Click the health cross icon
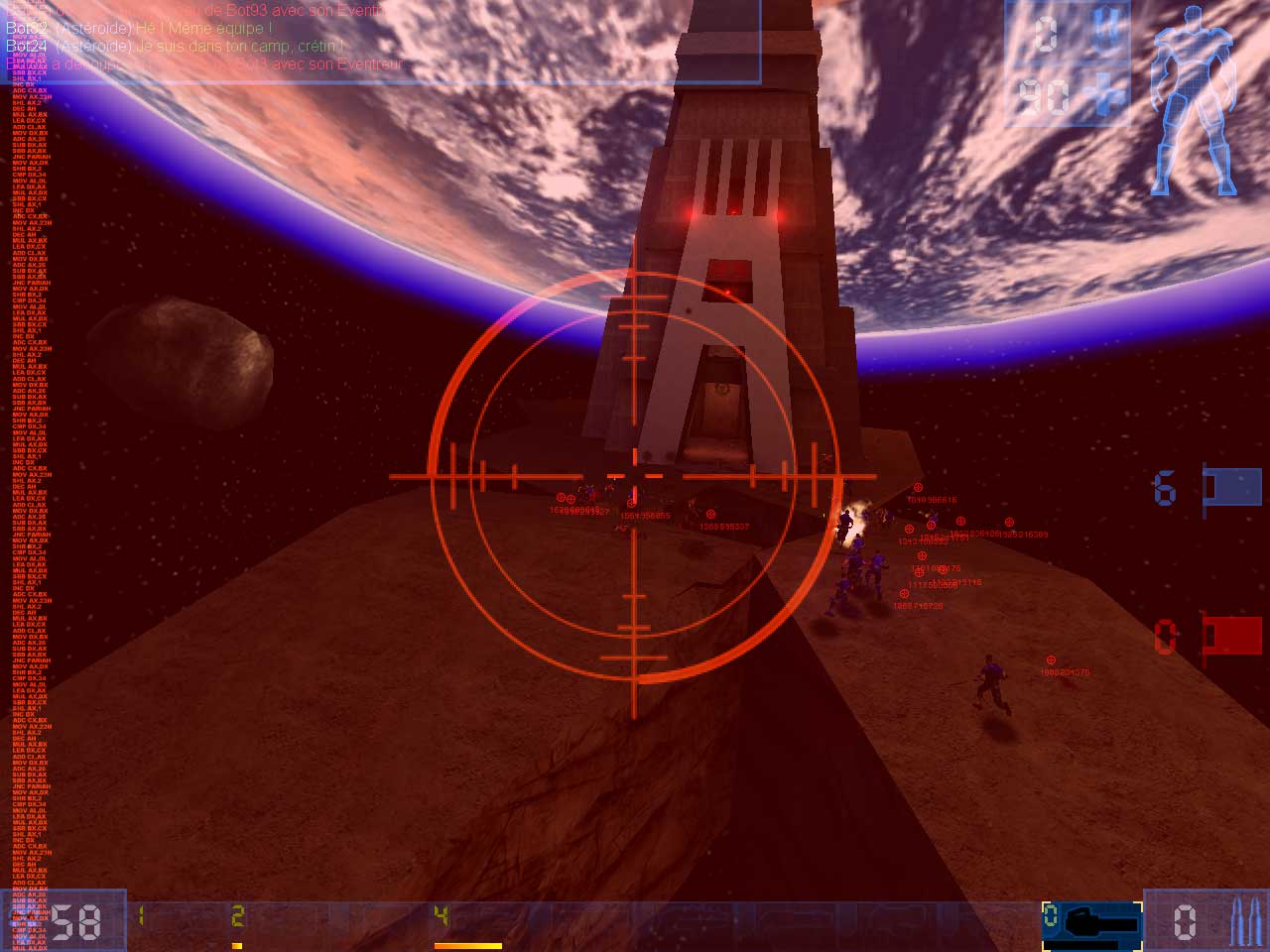The height and width of the screenshot is (952, 1270). point(1102,96)
